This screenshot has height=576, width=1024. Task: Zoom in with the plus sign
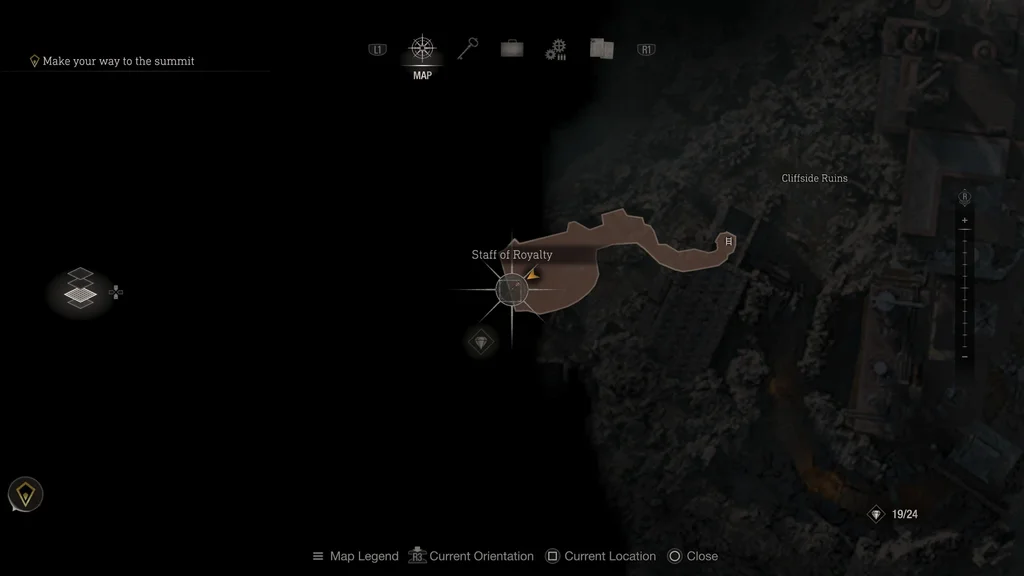click(965, 220)
